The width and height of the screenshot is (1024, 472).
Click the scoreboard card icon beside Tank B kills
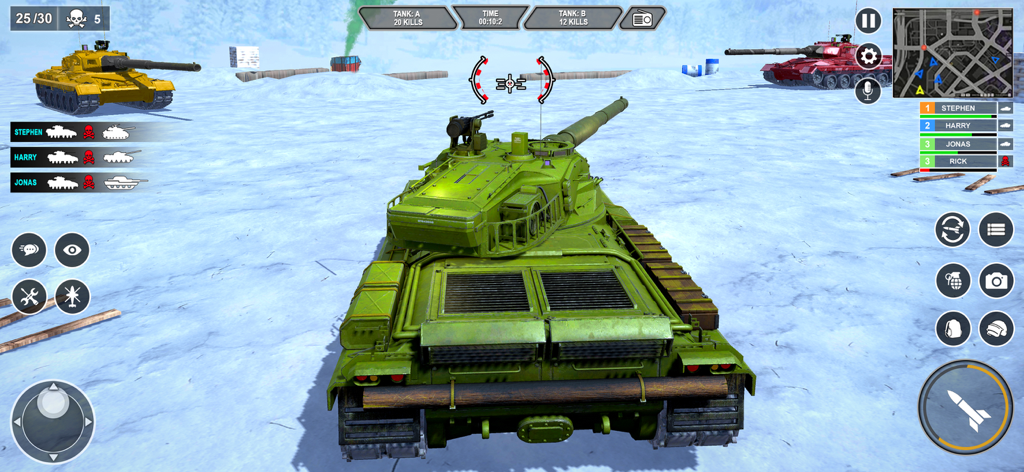642,19
